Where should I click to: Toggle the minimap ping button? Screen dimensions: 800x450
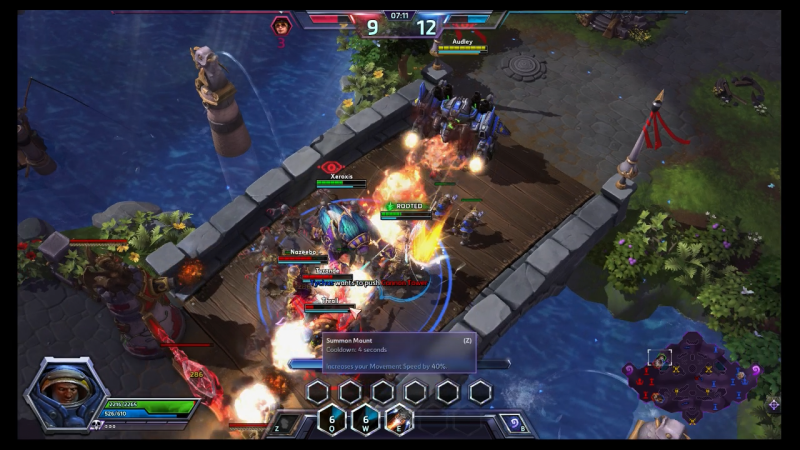(x=773, y=405)
